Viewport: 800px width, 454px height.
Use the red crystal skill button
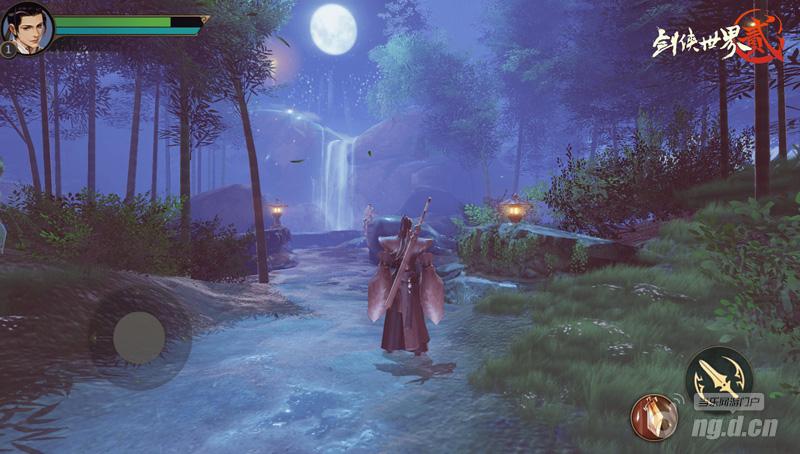[x=652, y=416]
